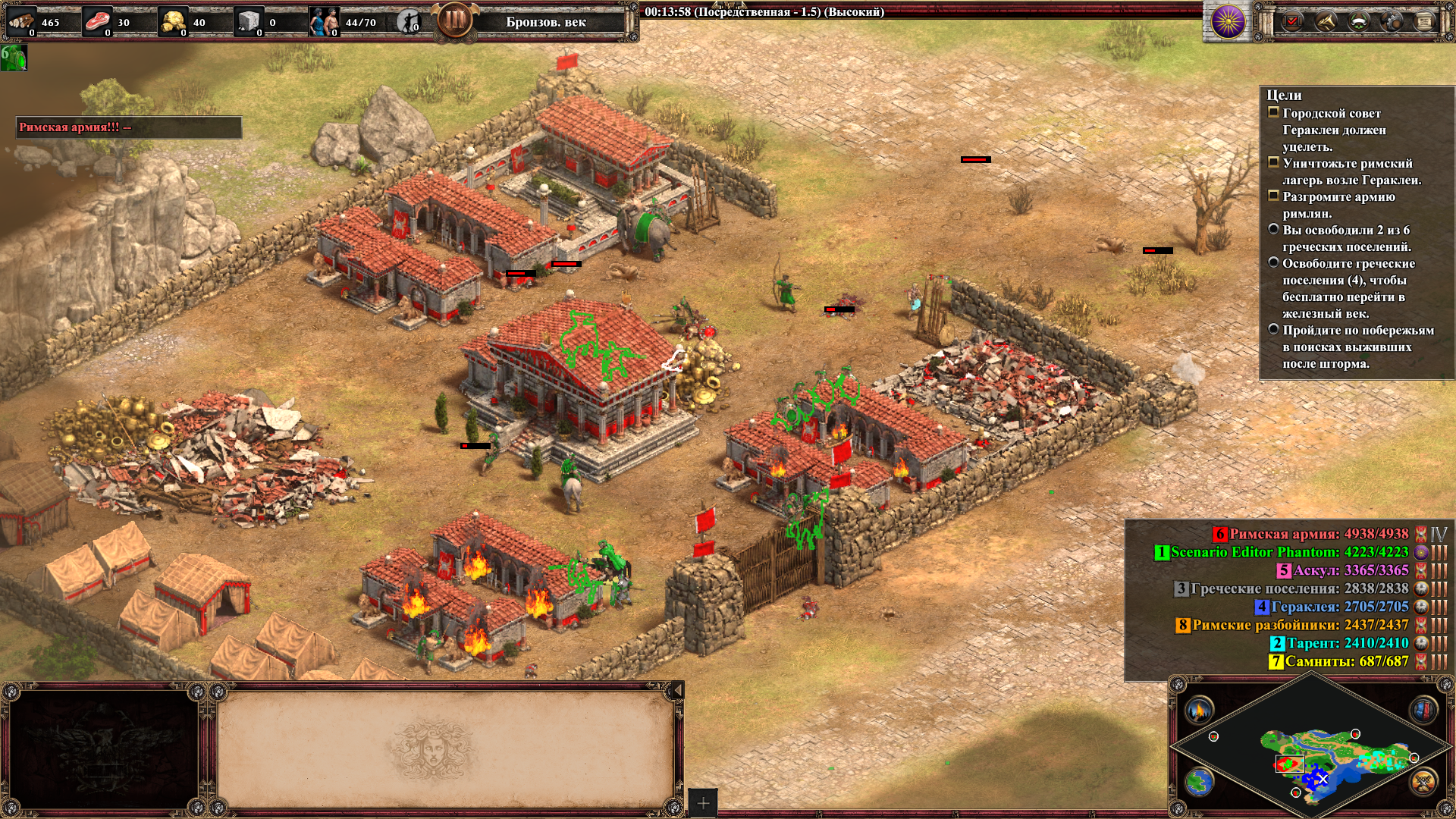The height and width of the screenshot is (819, 1456).
Task: Open the main menu scroll button
Action: [x=1424, y=21]
